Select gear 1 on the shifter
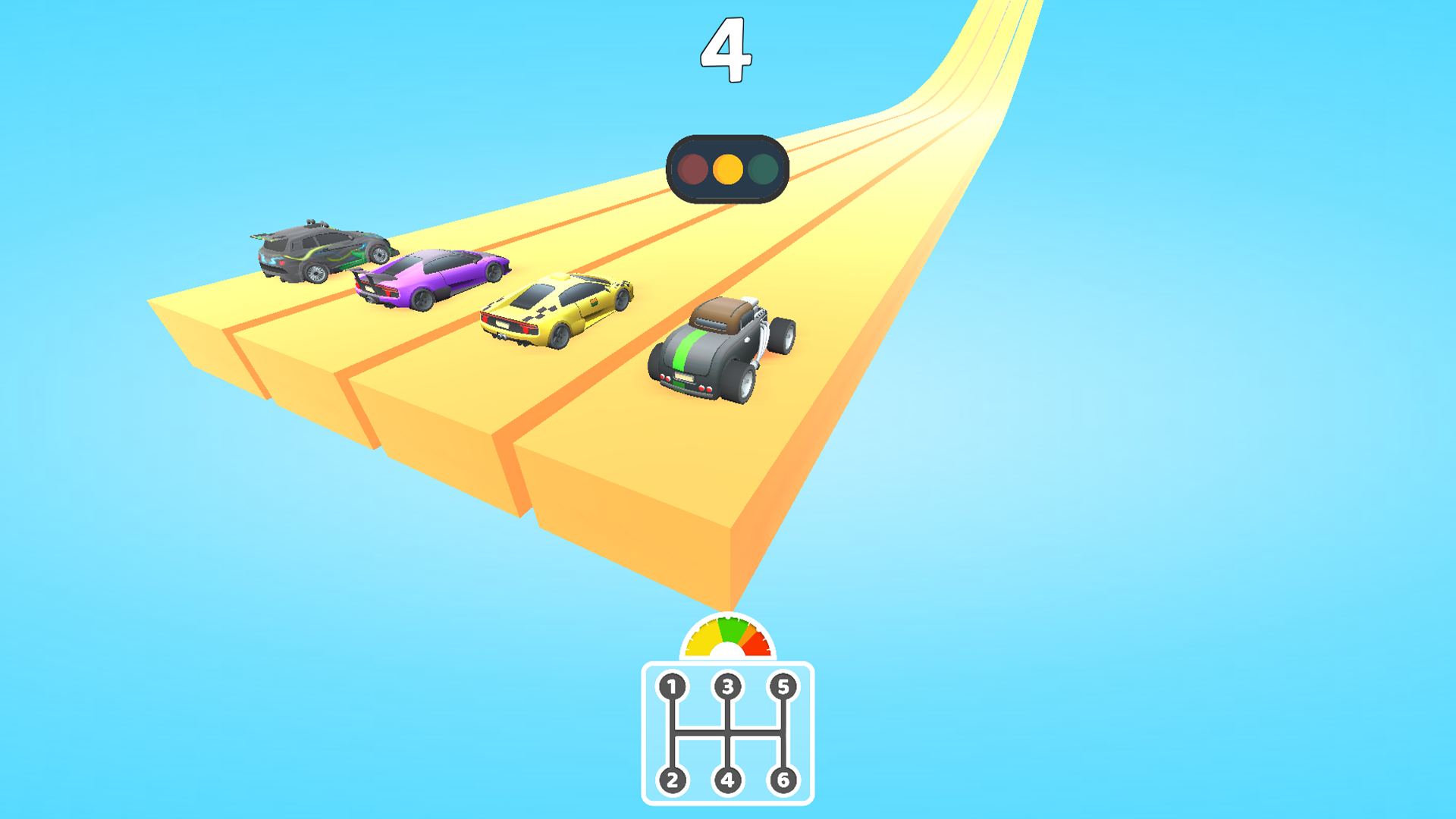Viewport: 1456px width, 819px height. pyautogui.click(x=671, y=685)
